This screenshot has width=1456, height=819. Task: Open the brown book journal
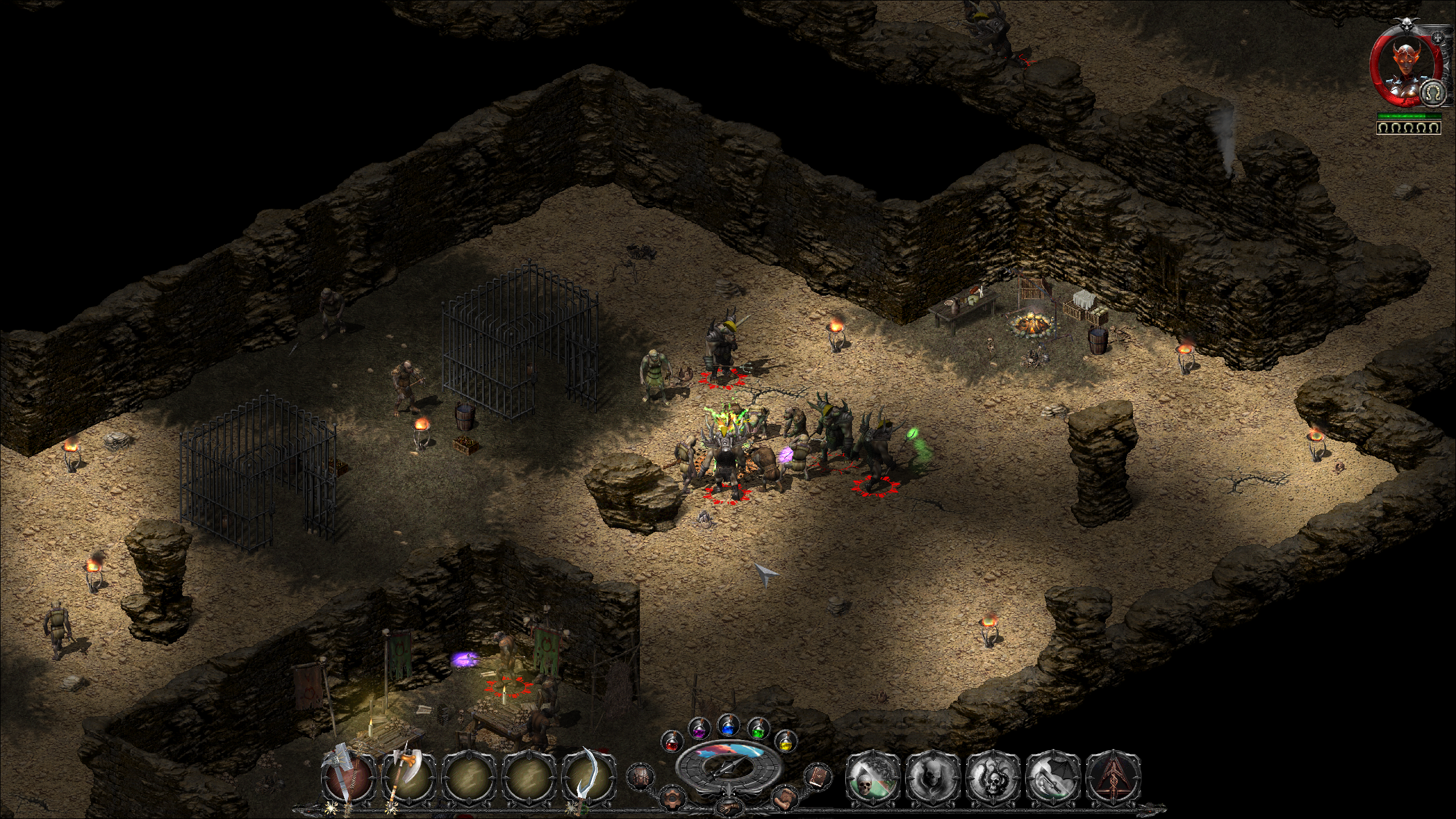[x=817, y=776]
